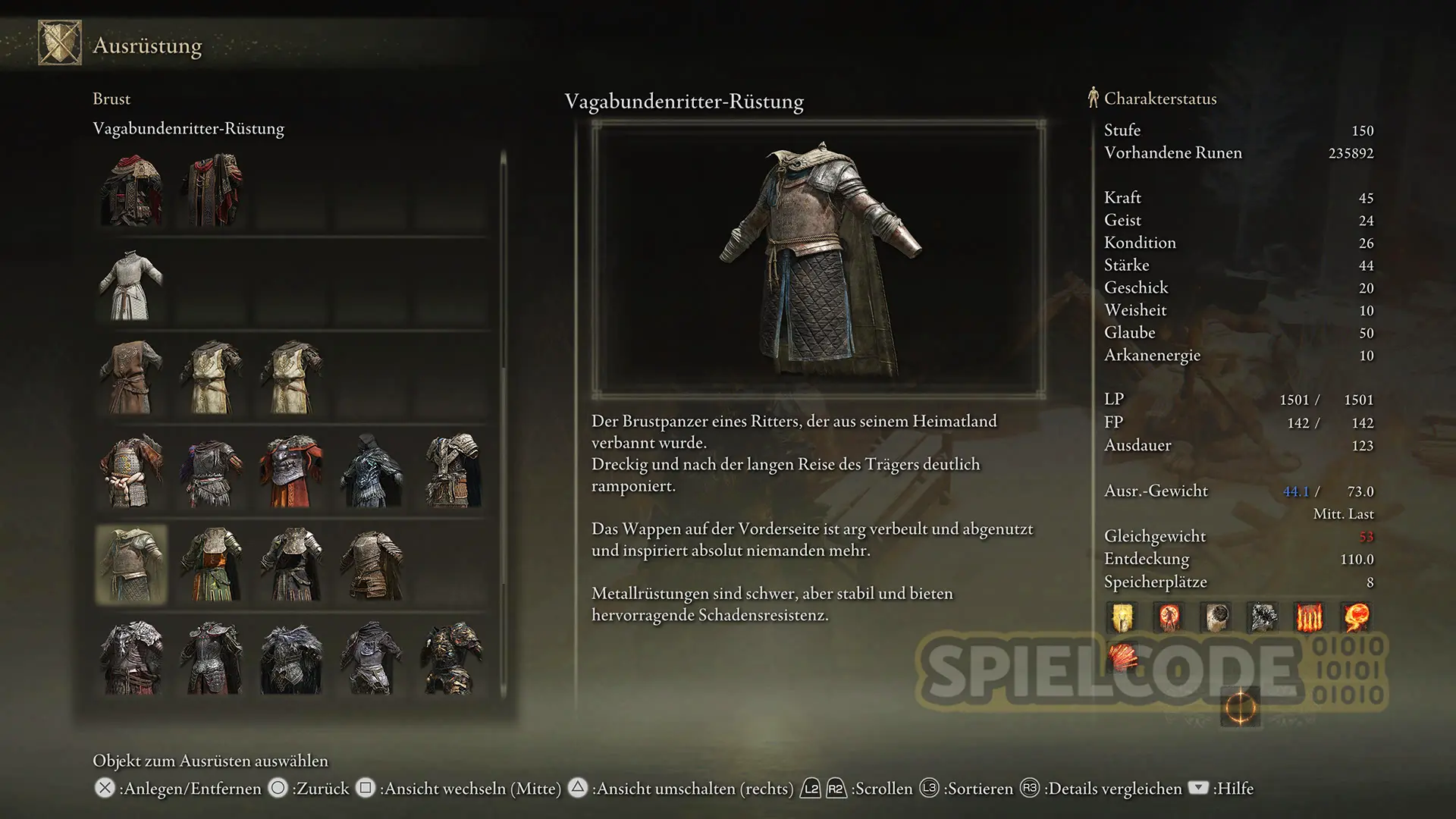Click the golden glowing spell icon

(1123, 617)
